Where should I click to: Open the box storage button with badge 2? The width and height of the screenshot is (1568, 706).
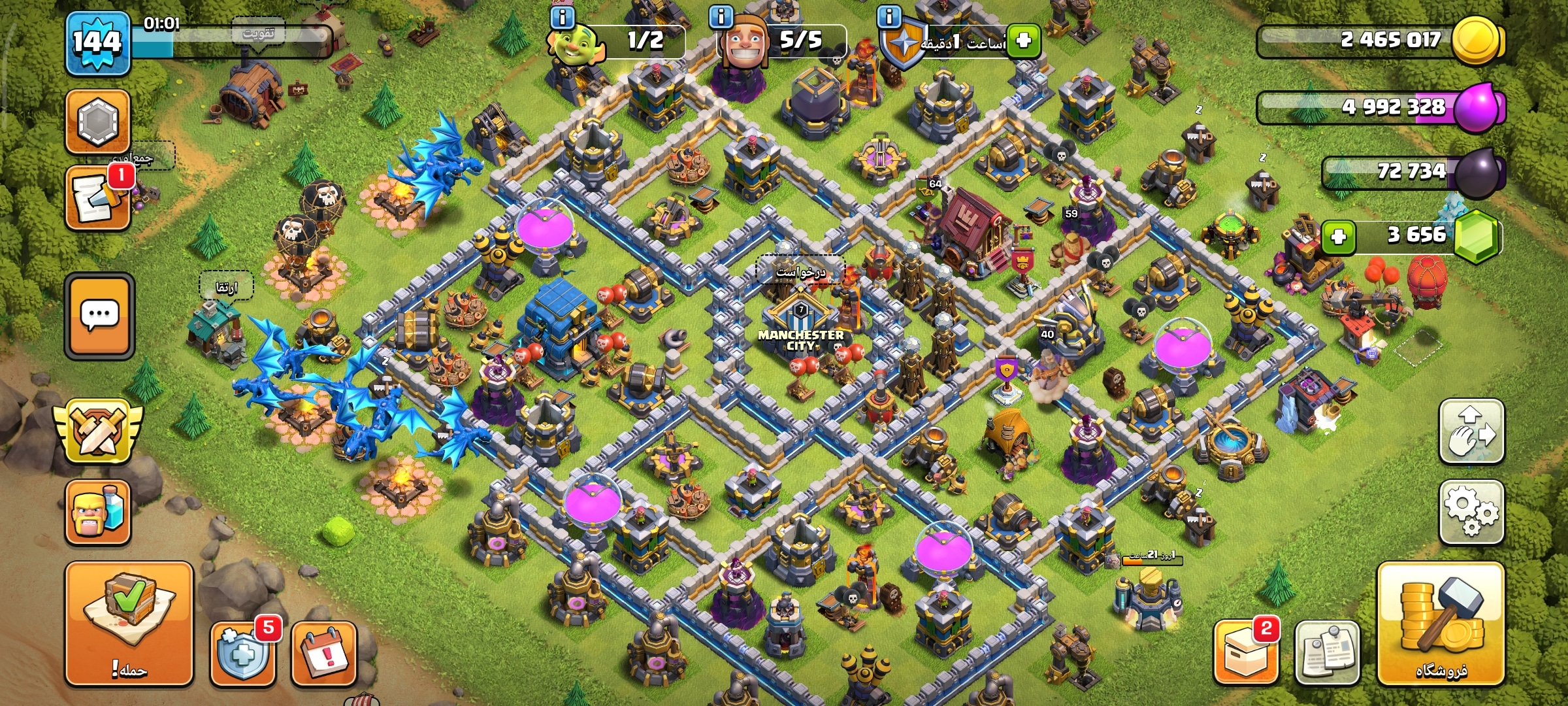tap(1245, 652)
